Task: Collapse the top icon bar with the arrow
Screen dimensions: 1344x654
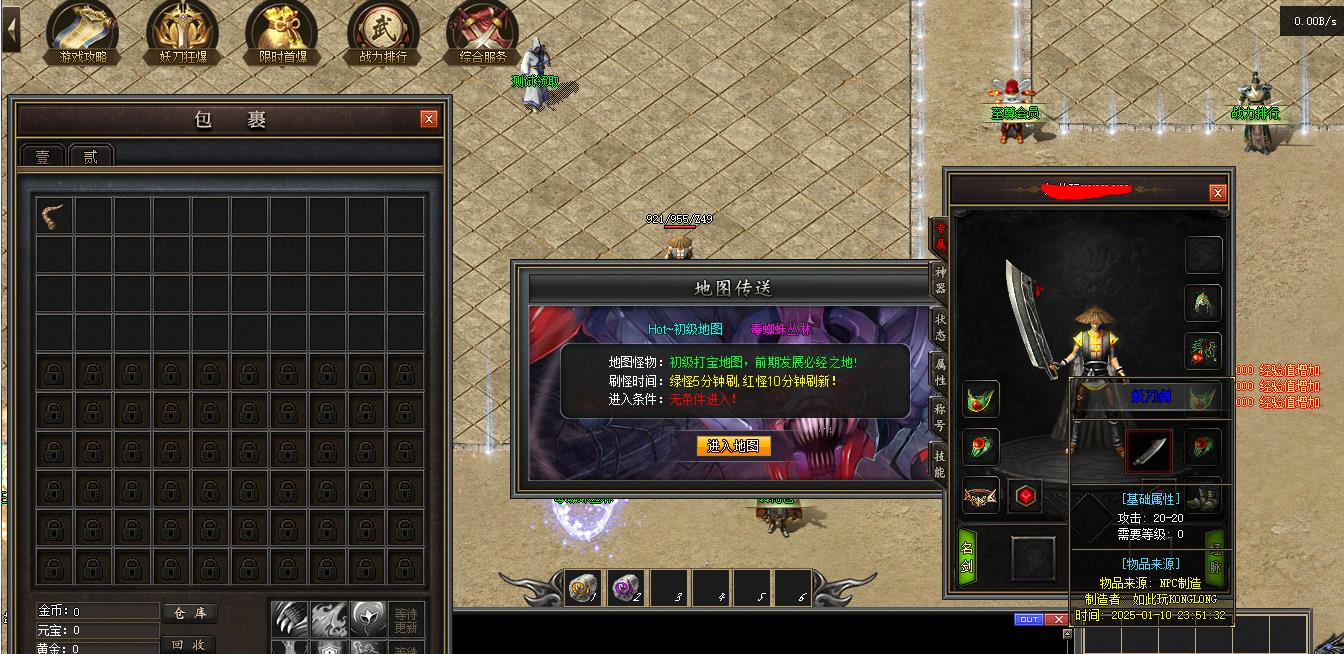Action: coord(11,29)
